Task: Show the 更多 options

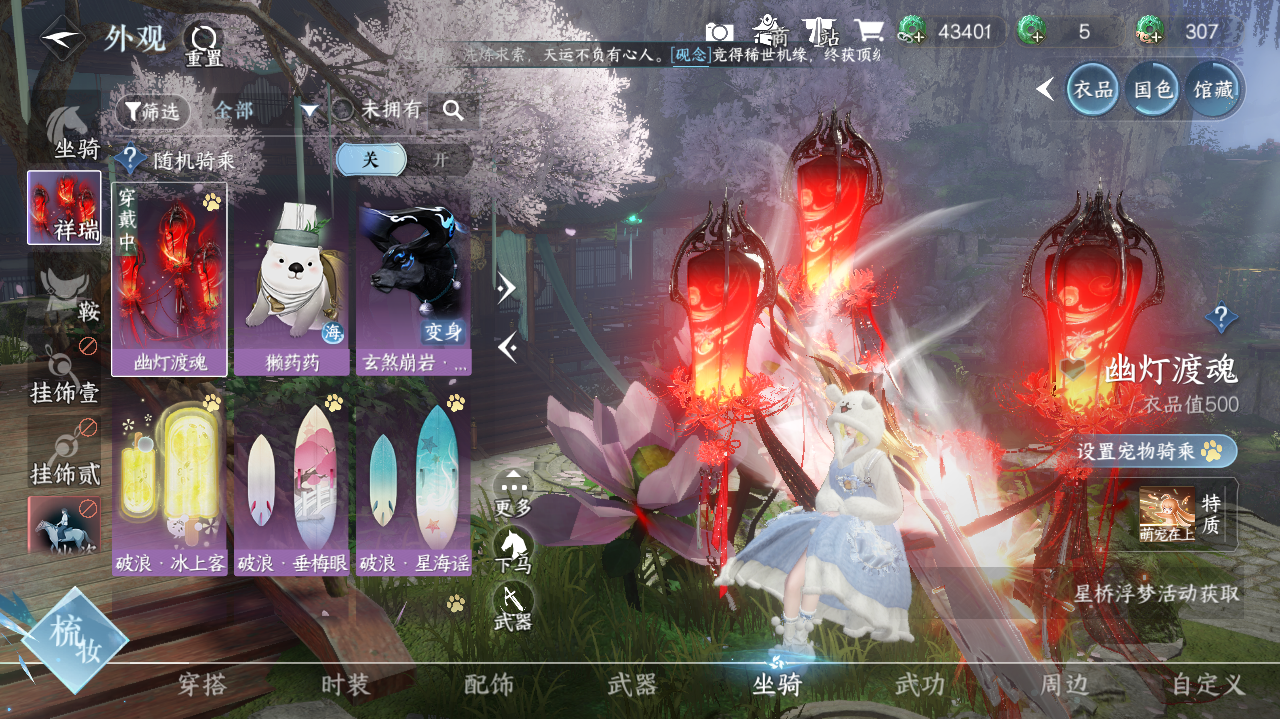Action: 513,493
